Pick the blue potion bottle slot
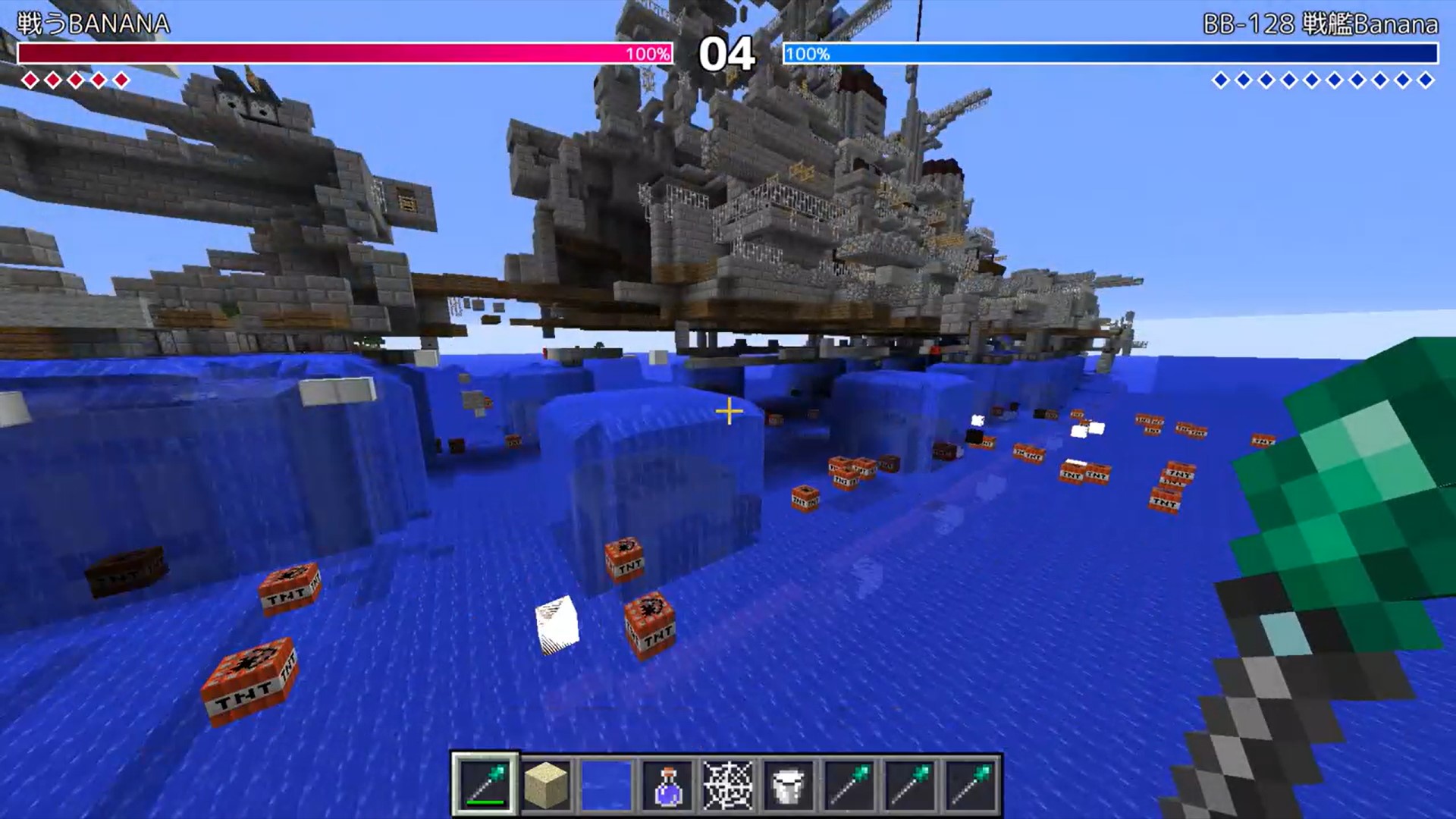Screen dimensions: 1456x819 (x=667, y=785)
